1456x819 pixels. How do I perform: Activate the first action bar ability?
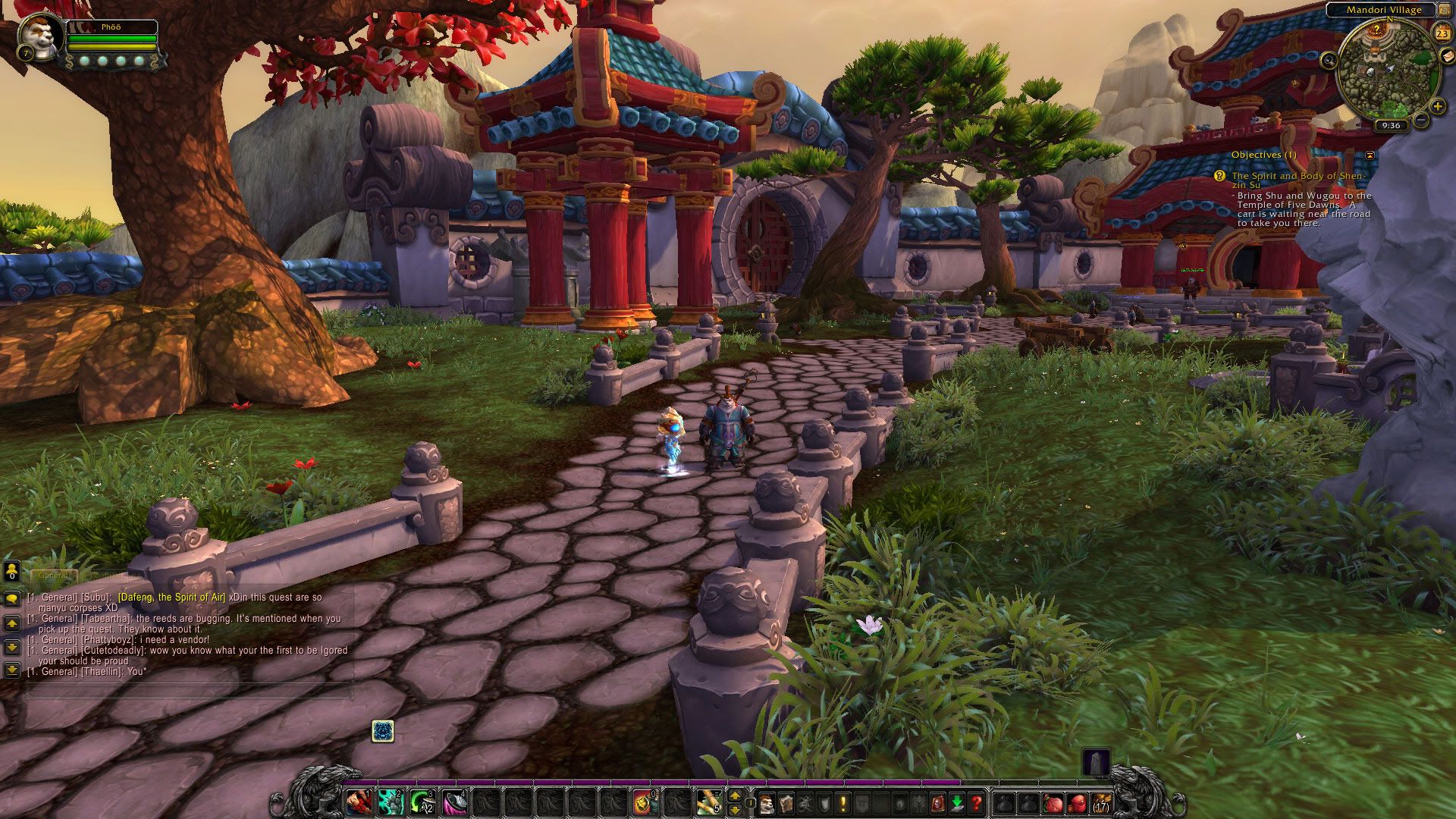tap(359, 802)
